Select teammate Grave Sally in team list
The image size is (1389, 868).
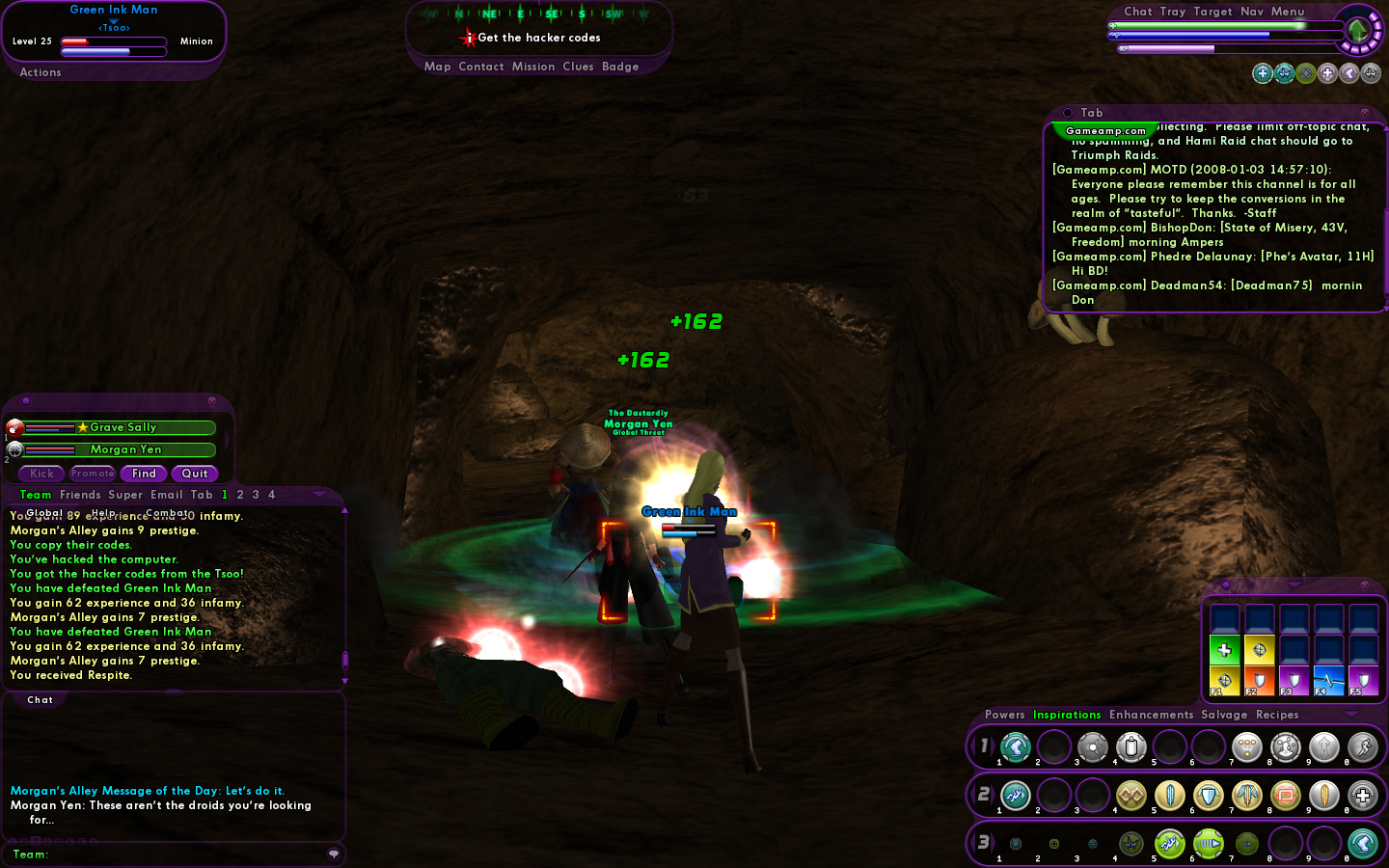(123, 427)
